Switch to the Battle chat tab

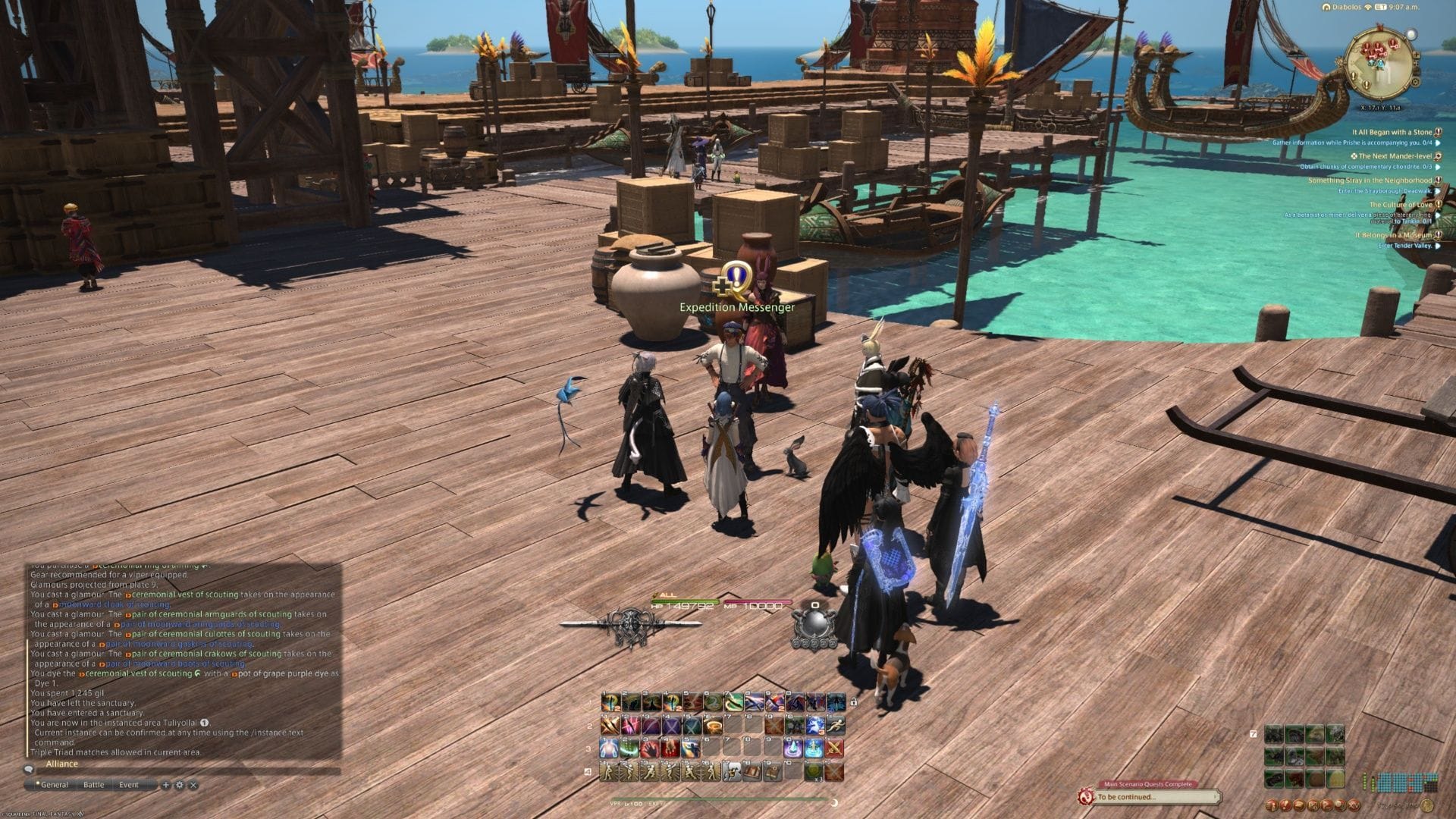pyautogui.click(x=93, y=785)
